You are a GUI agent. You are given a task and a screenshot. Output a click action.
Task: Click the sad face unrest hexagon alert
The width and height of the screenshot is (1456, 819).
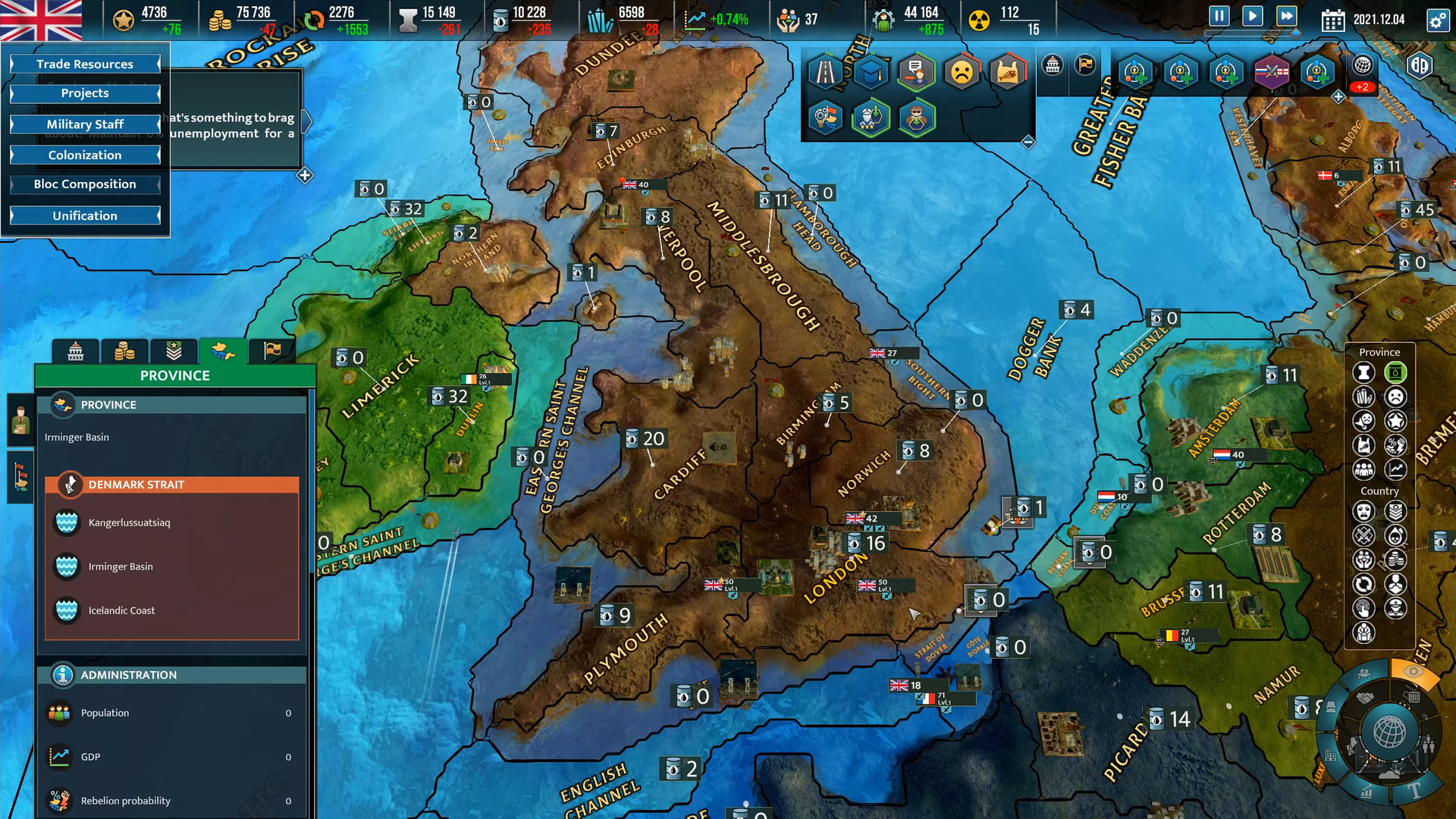[962, 72]
